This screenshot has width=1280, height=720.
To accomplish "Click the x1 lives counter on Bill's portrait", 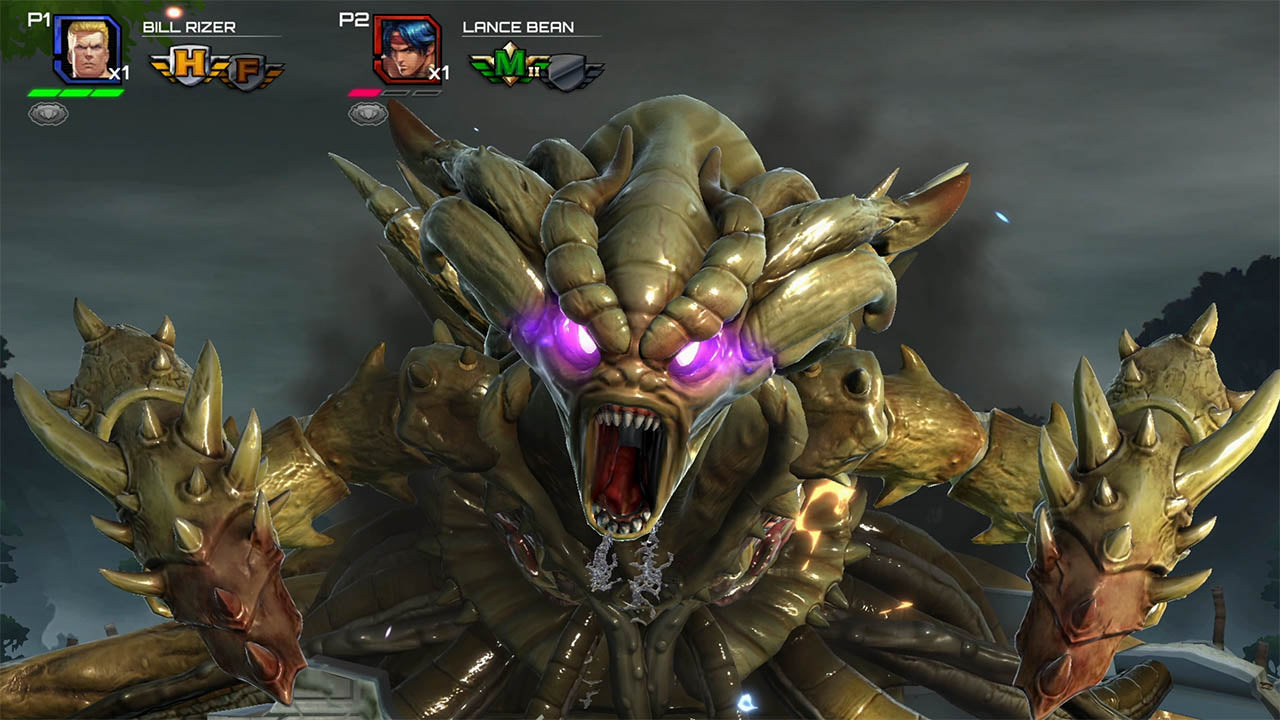I will coord(120,72).
